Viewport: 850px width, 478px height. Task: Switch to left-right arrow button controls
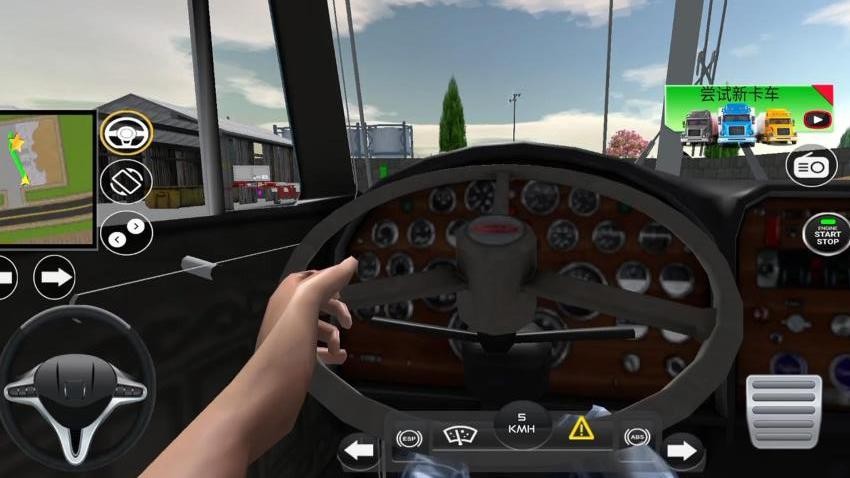[126, 231]
